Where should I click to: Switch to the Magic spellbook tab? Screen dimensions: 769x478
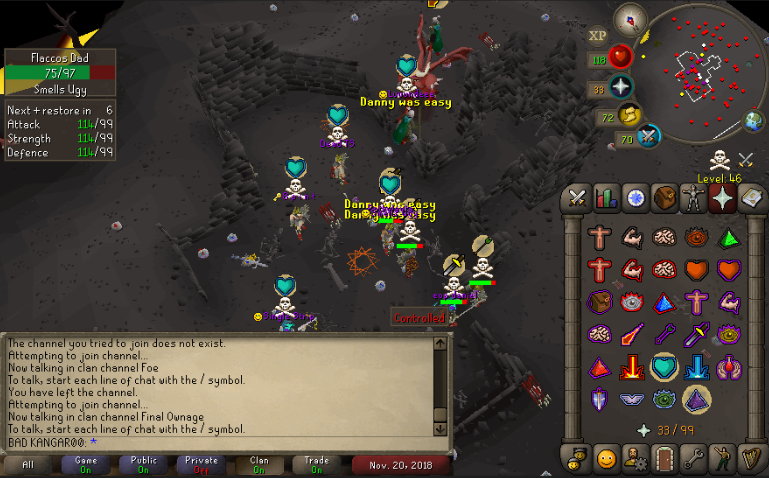point(750,198)
